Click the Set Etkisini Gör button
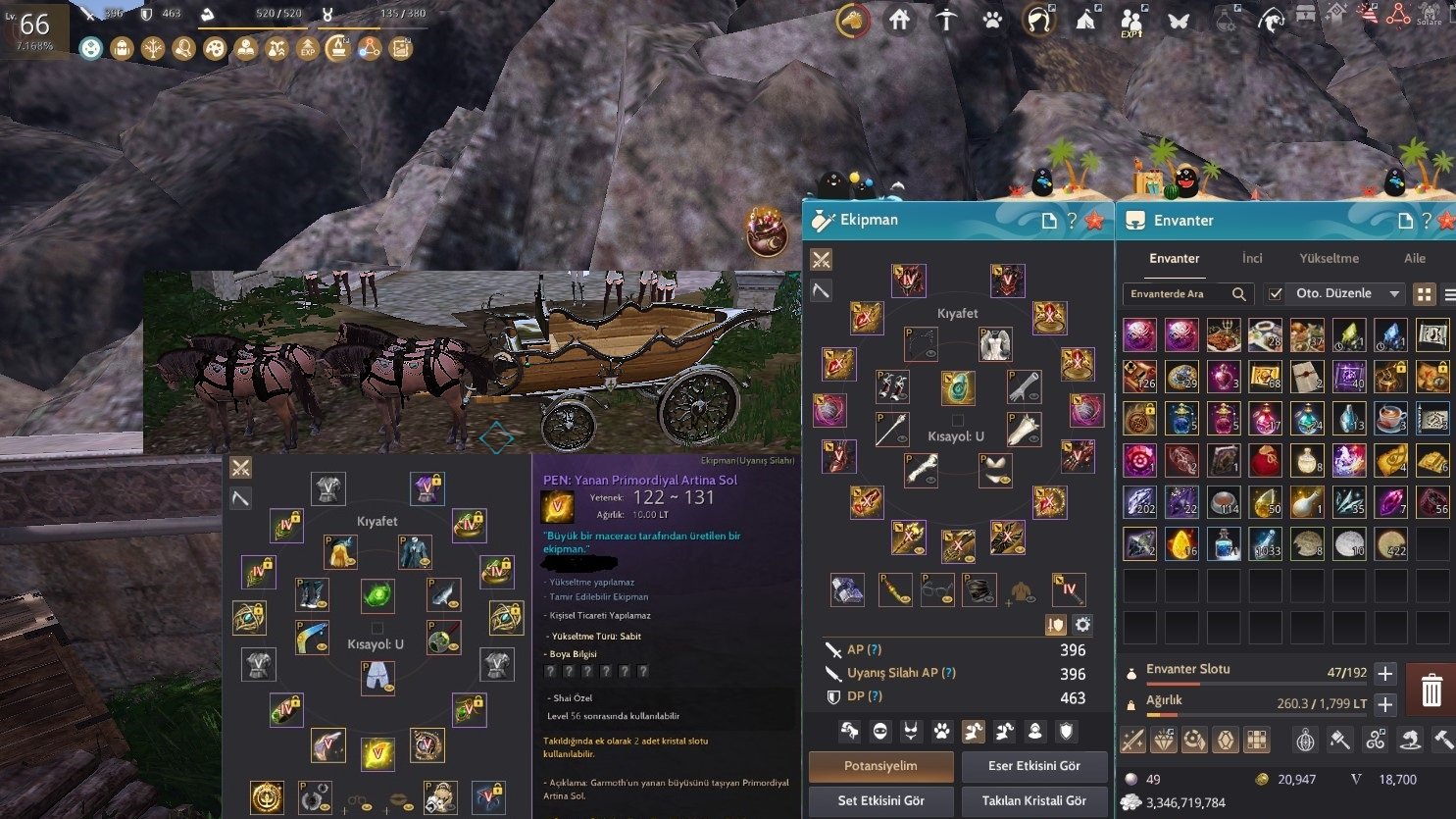The image size is (1456, 819). [880, 800]
